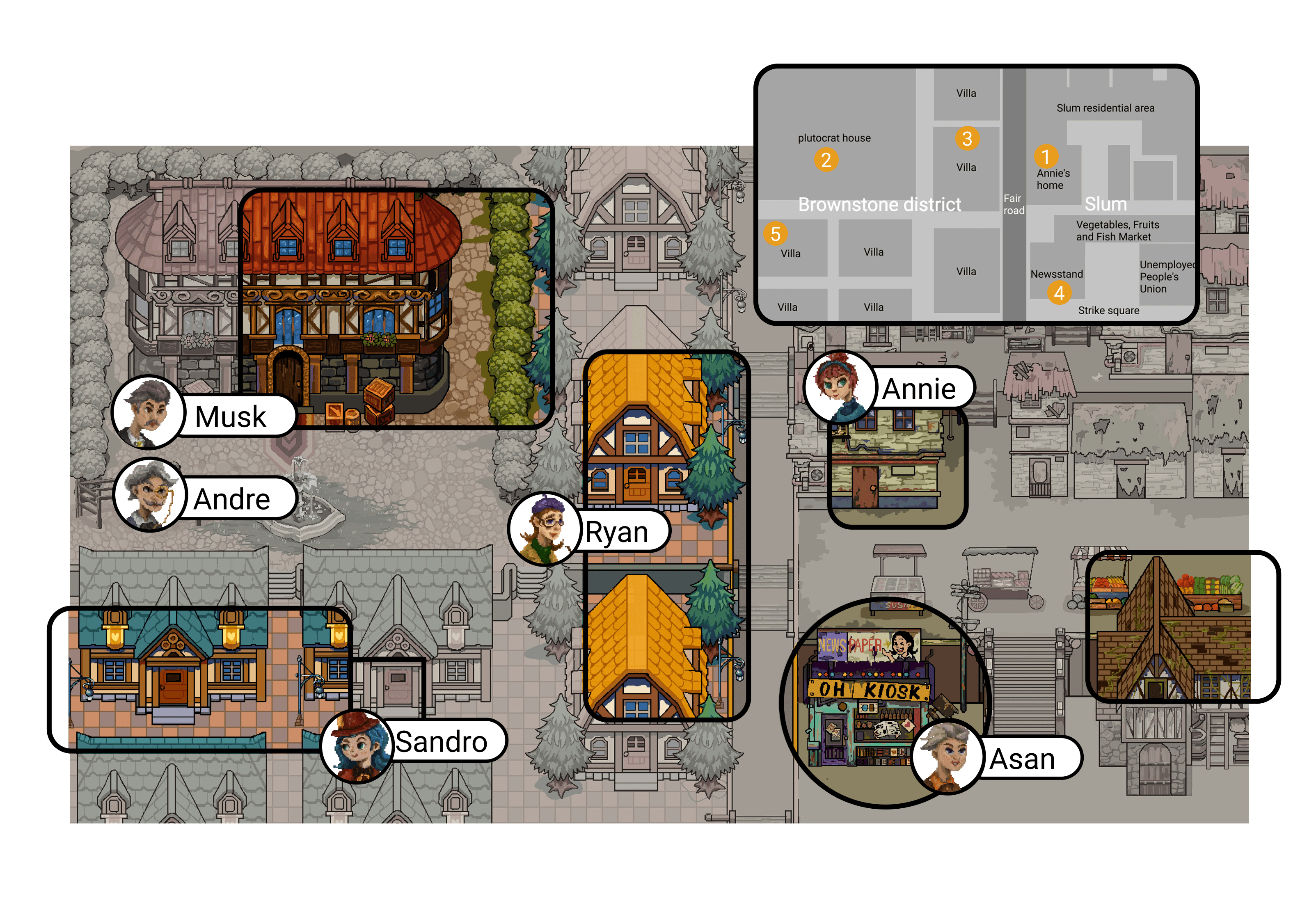Select map marker 3 on the minimap

pyautogui.click(x=967, y=139)
